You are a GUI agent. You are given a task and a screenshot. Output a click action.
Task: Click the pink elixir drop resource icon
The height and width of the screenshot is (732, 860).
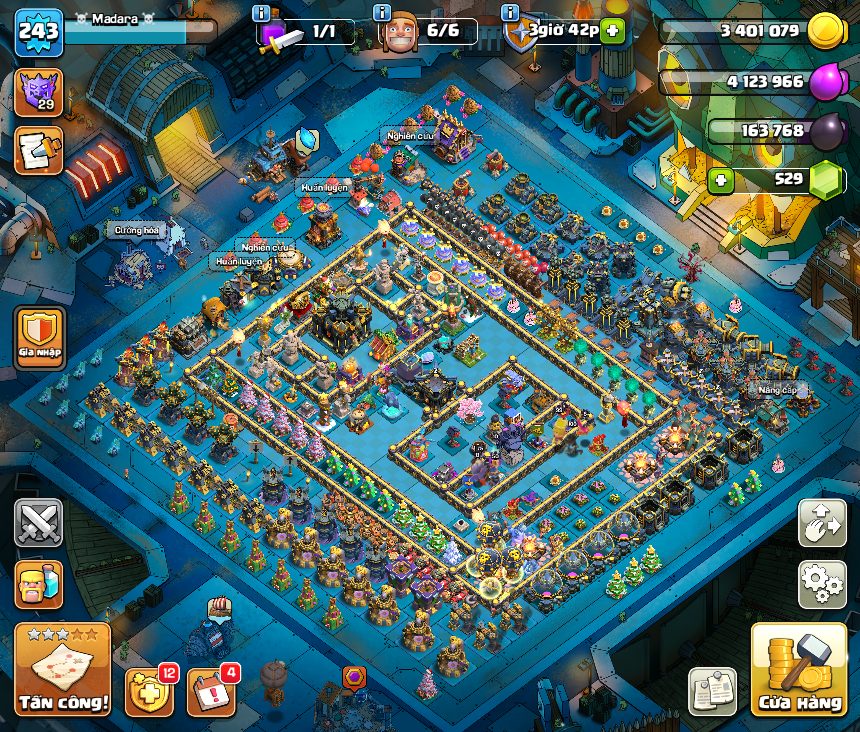point(827,82)
